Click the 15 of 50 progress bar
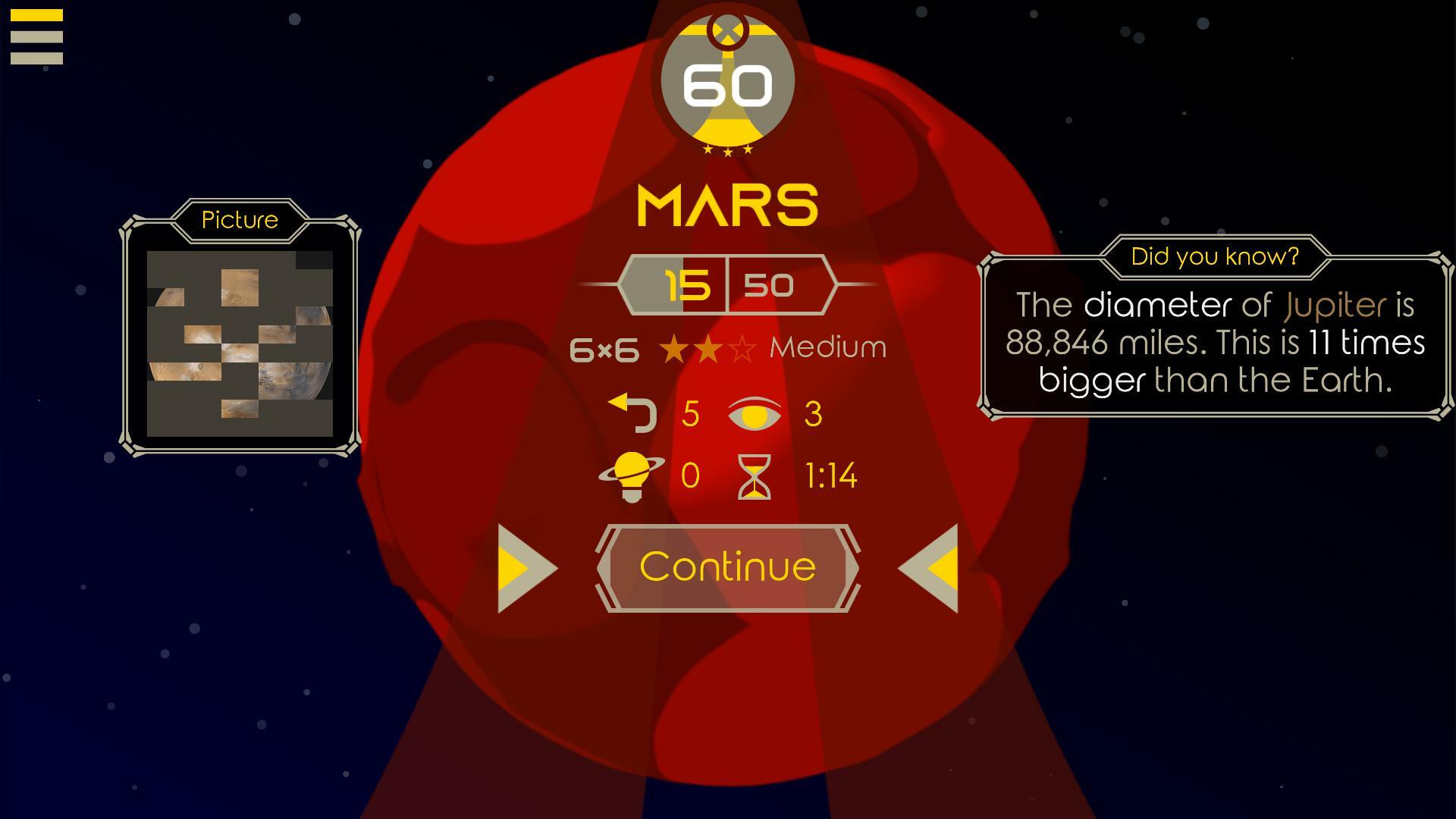 [727, 286]
